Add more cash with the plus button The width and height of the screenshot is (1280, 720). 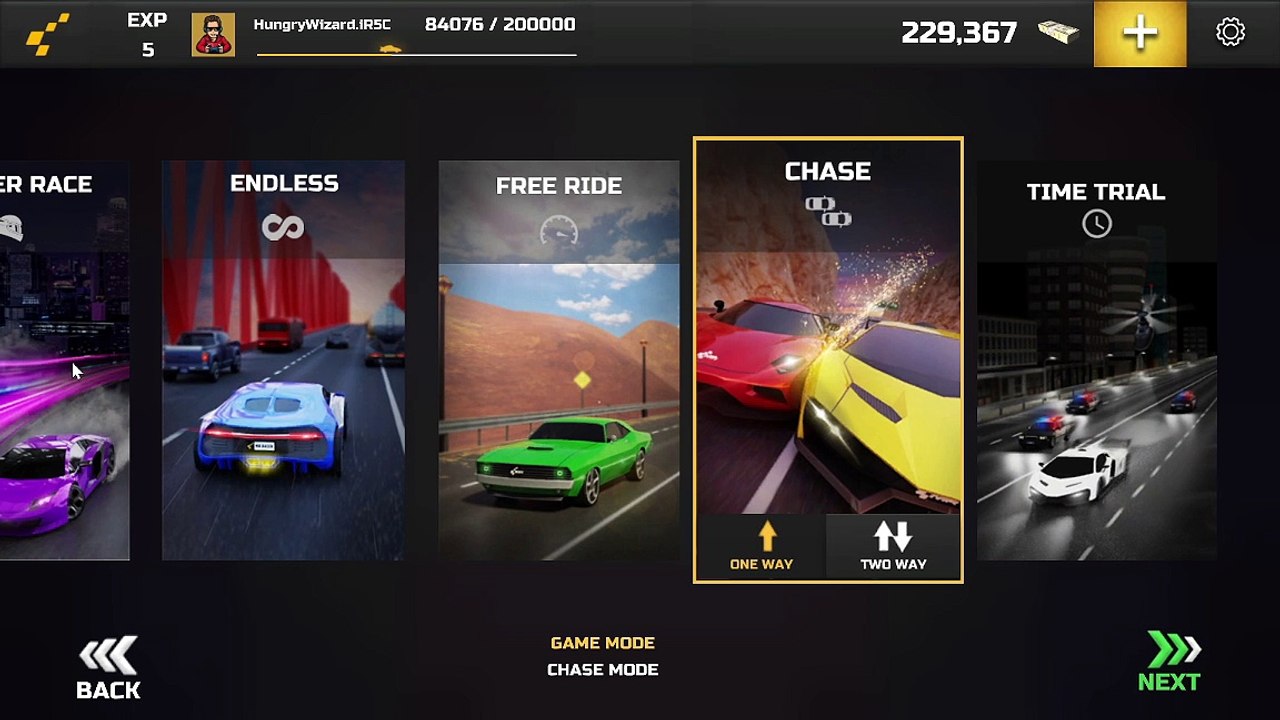click(x=1140, y=34)
